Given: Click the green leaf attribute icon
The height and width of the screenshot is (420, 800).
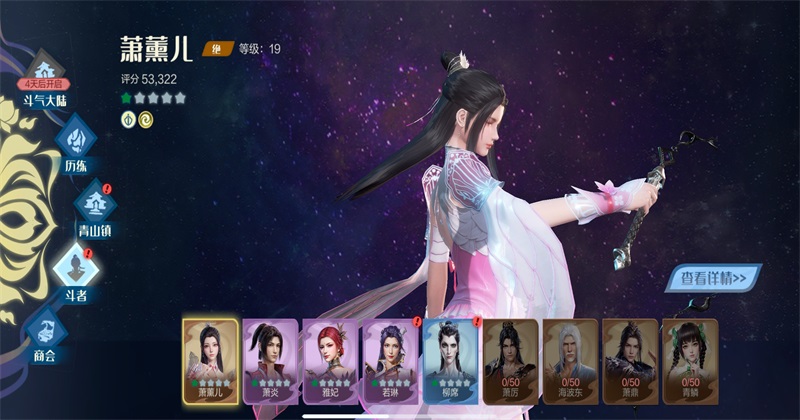Looking at the screenshot, I should pos(127,119).
